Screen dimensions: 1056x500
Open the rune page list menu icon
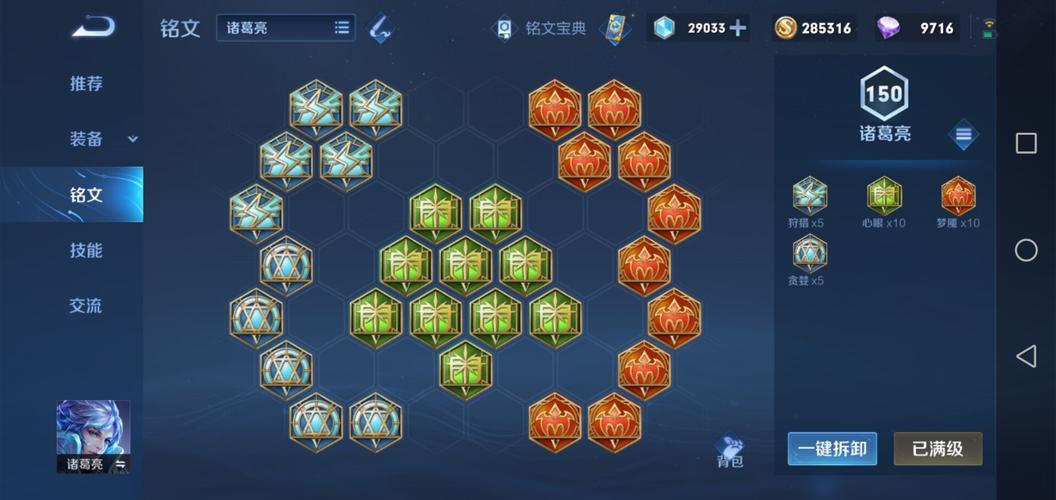tap(963, 134)
